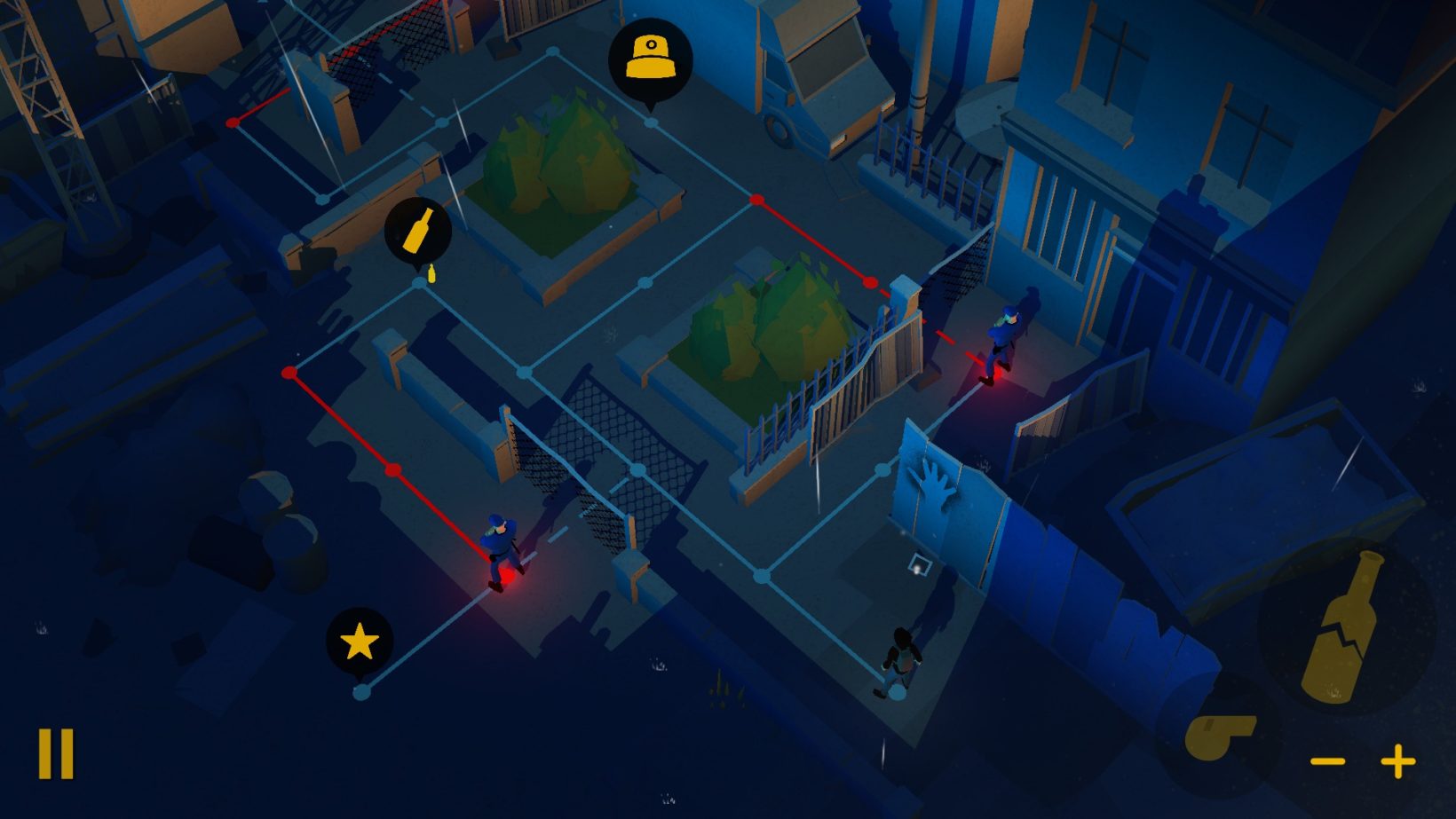Pause the game
This screenshot has width=1456, height=819.
(55, 754)
